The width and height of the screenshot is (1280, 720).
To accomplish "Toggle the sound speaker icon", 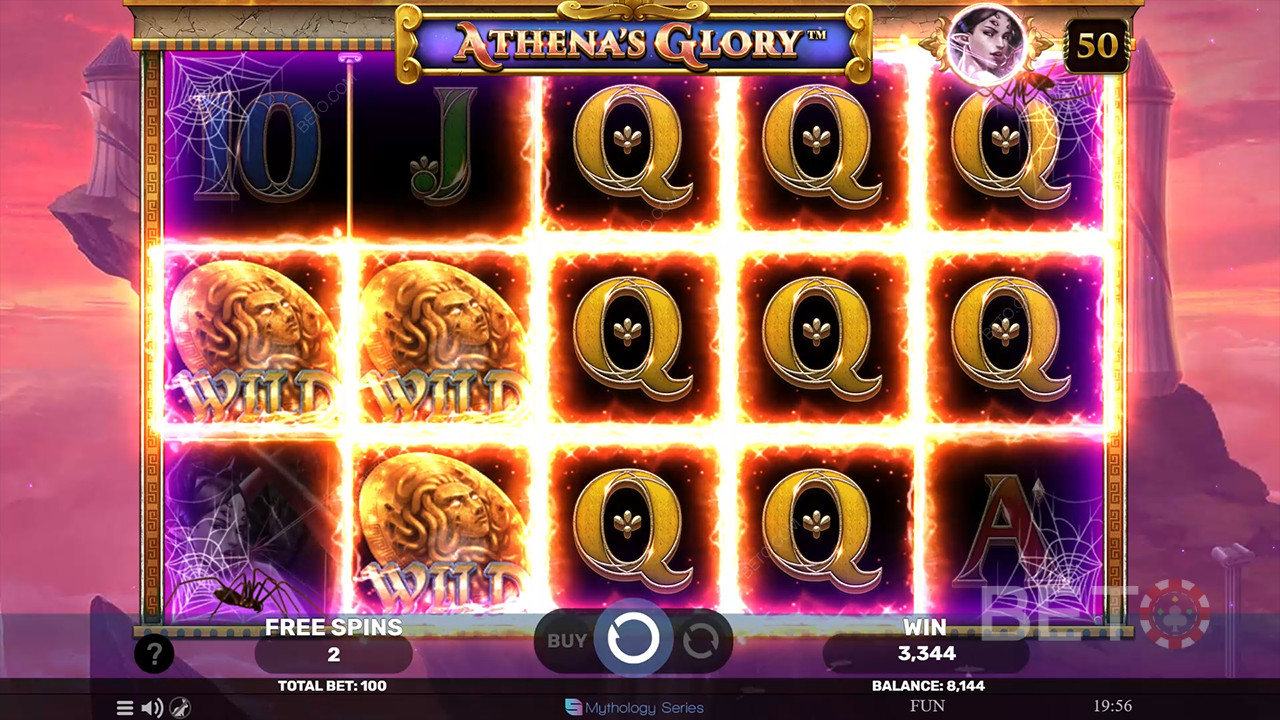I will (152, 708).
